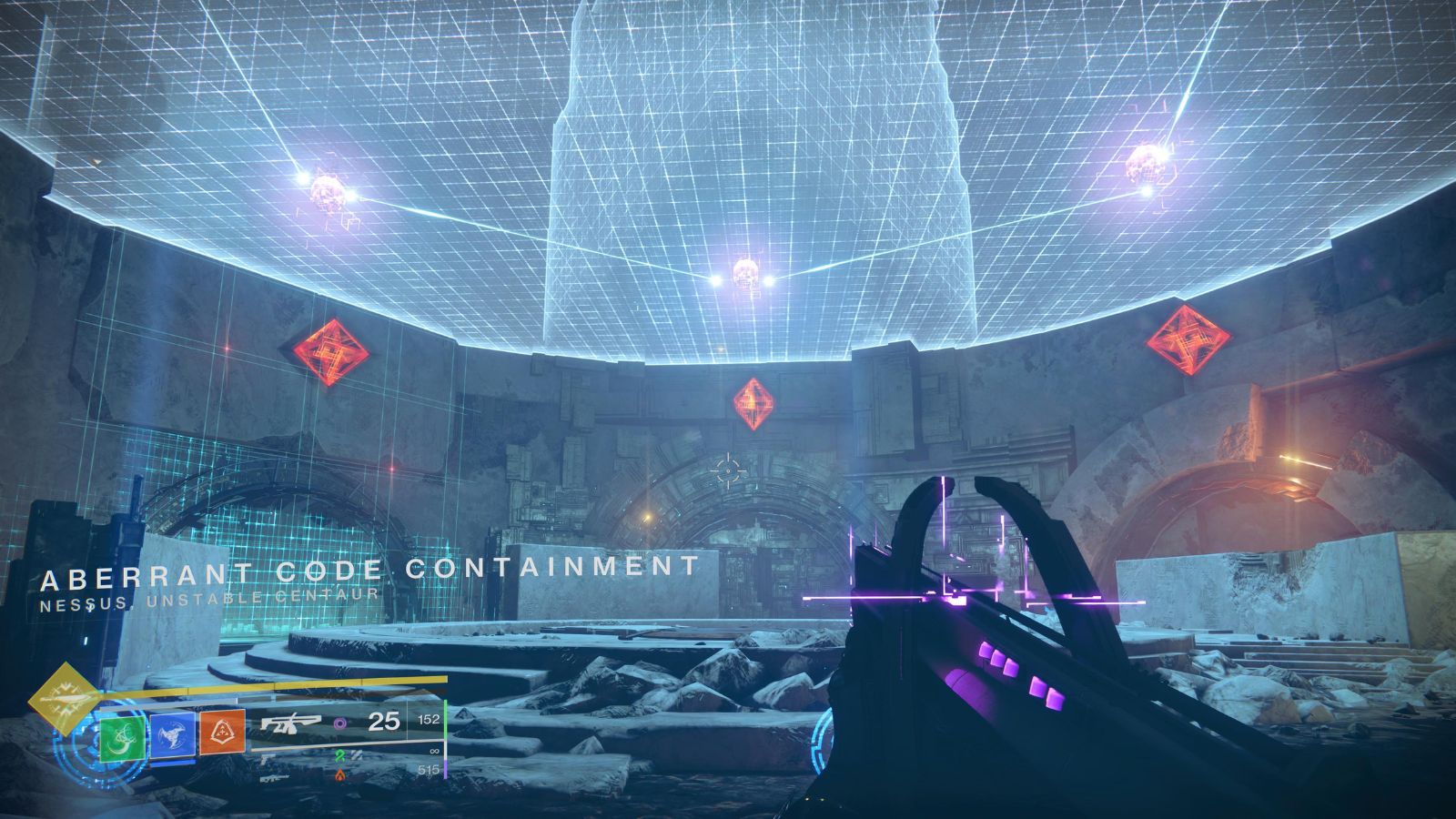
Task: Select the green Arc secondary weapon icon
Action: [x=339, y=757]
